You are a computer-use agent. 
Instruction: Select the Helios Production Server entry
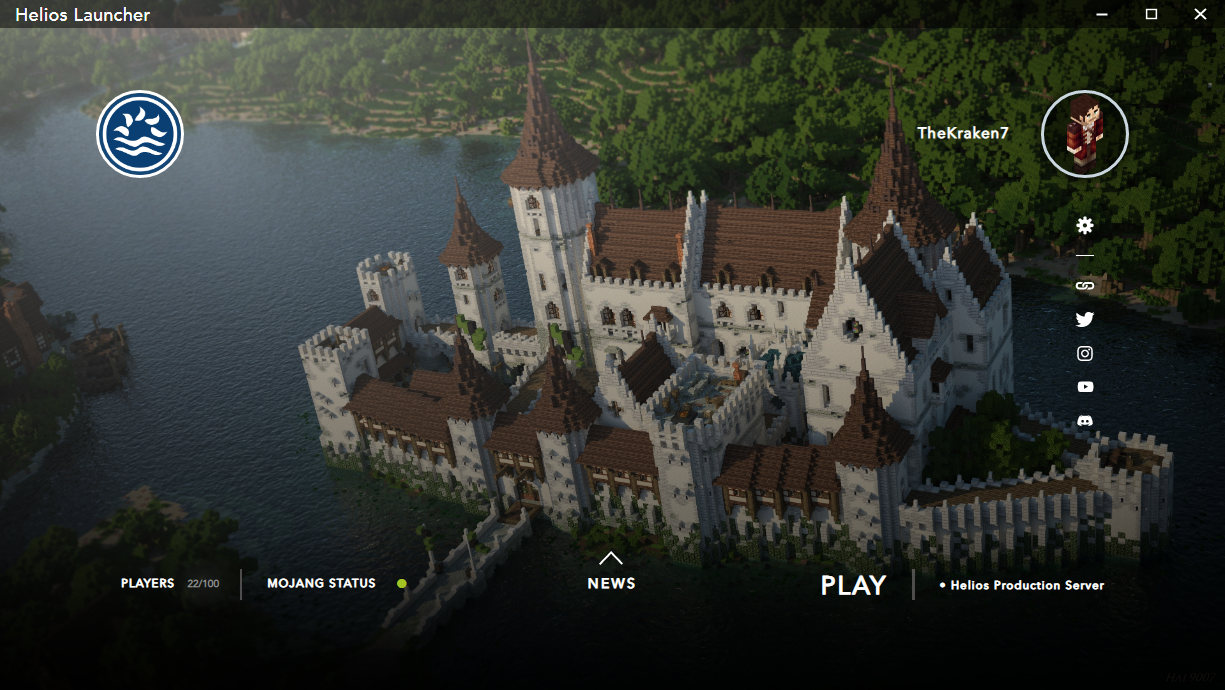pyautogui.click(x=1026, y=586)
